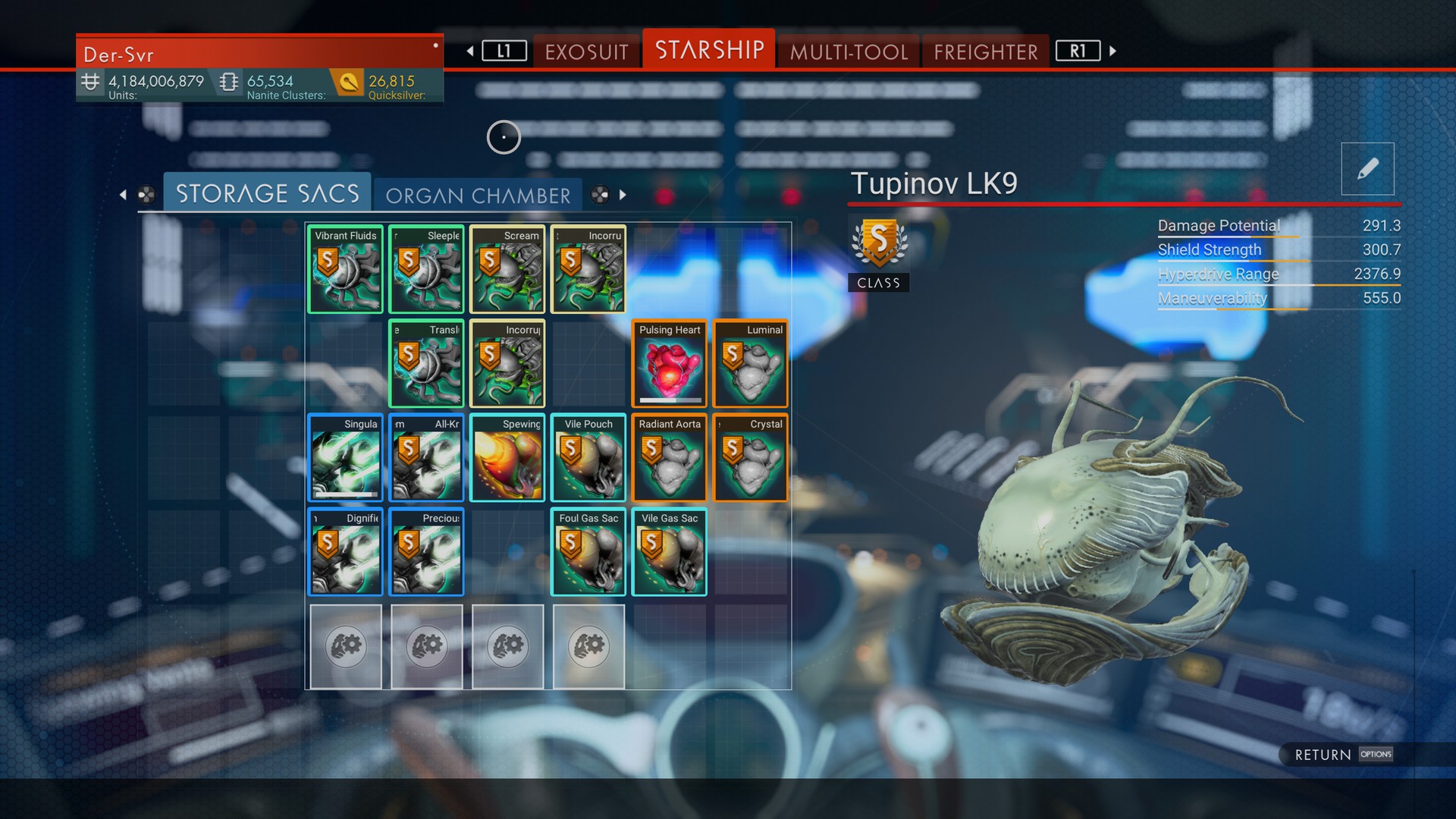Rename ship with the pencil edit button

click(1367, 169)
